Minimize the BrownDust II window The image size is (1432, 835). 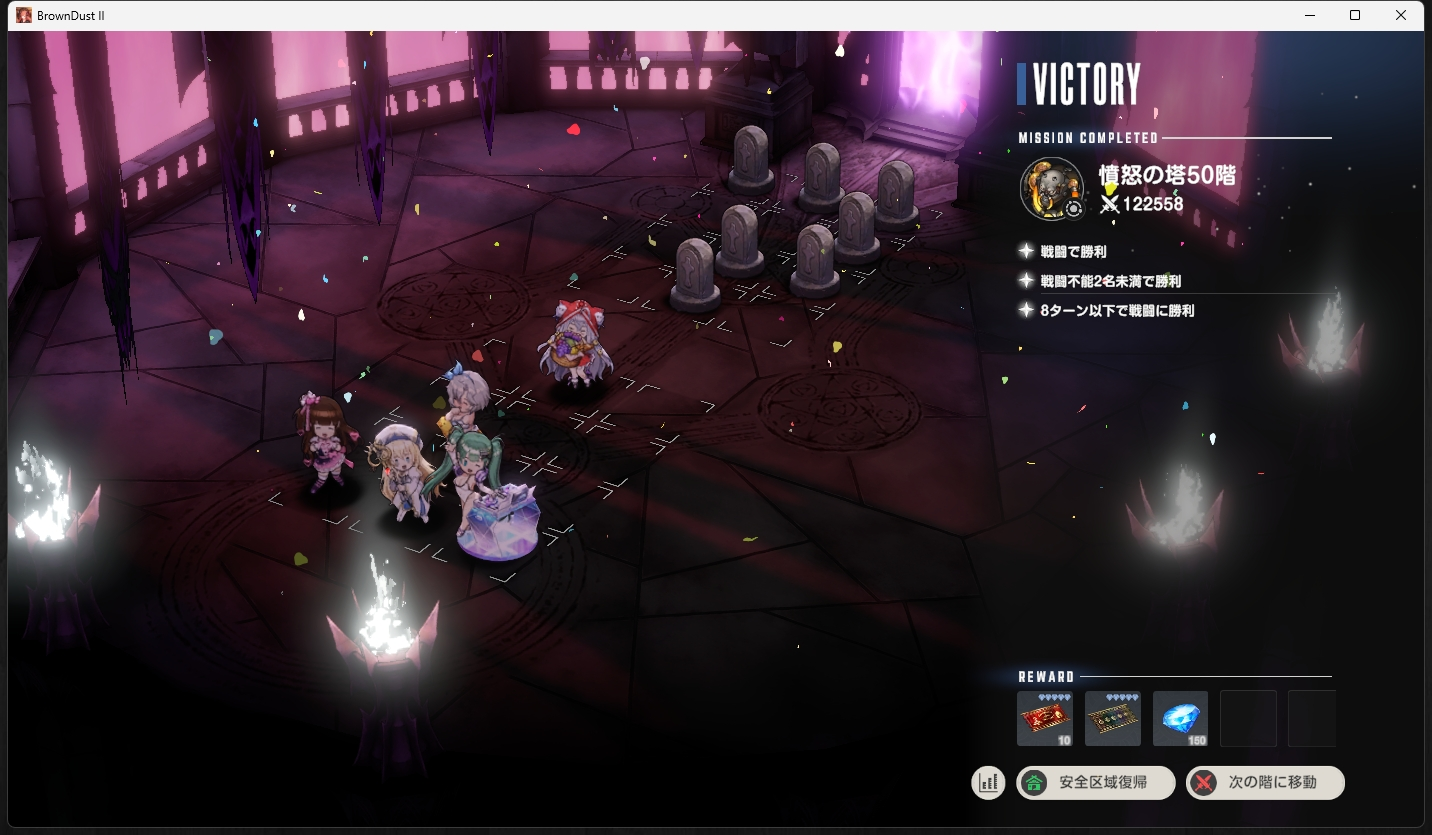[x=1309, y=15]
